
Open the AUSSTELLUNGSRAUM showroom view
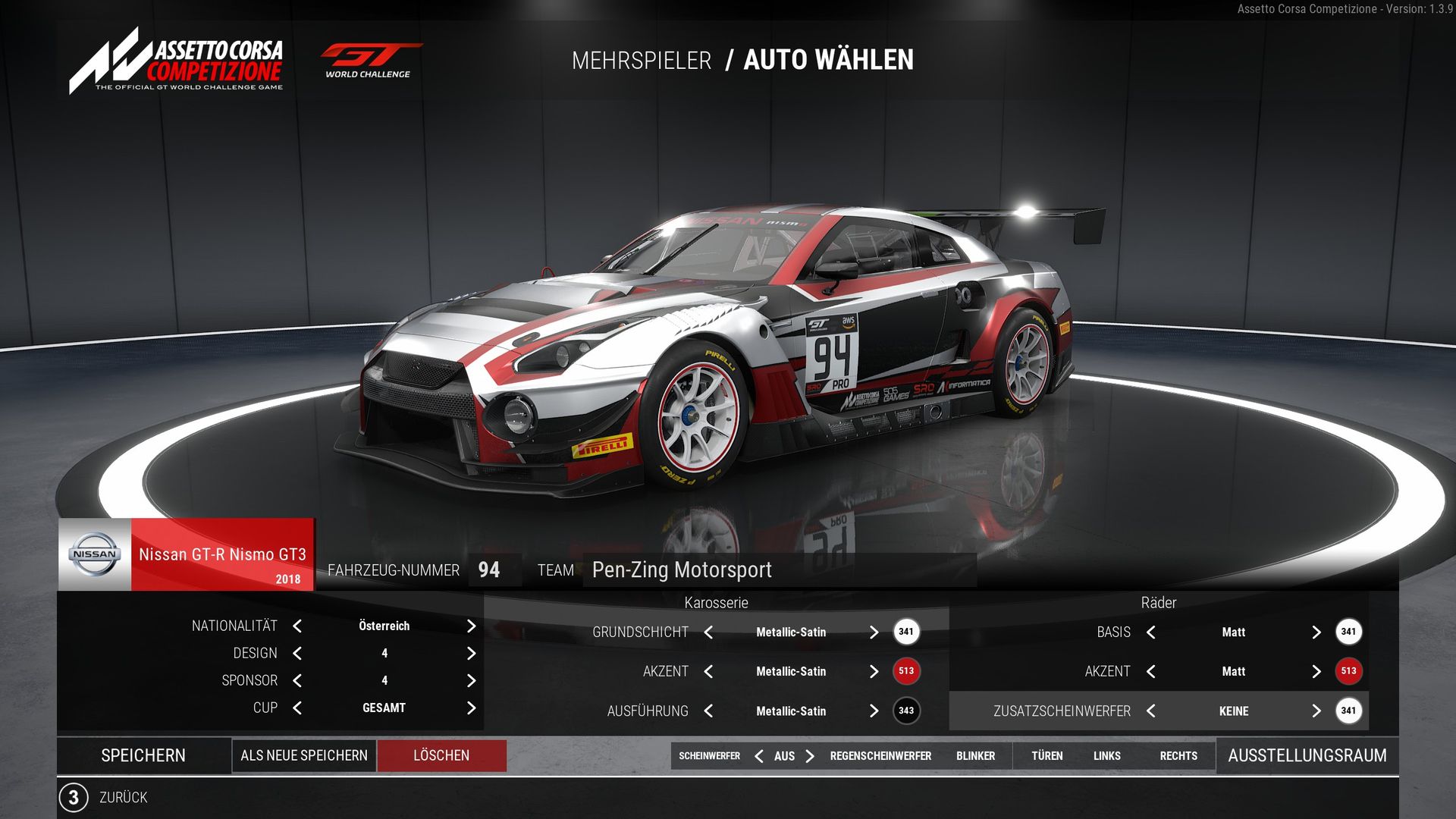(1307, 755)
